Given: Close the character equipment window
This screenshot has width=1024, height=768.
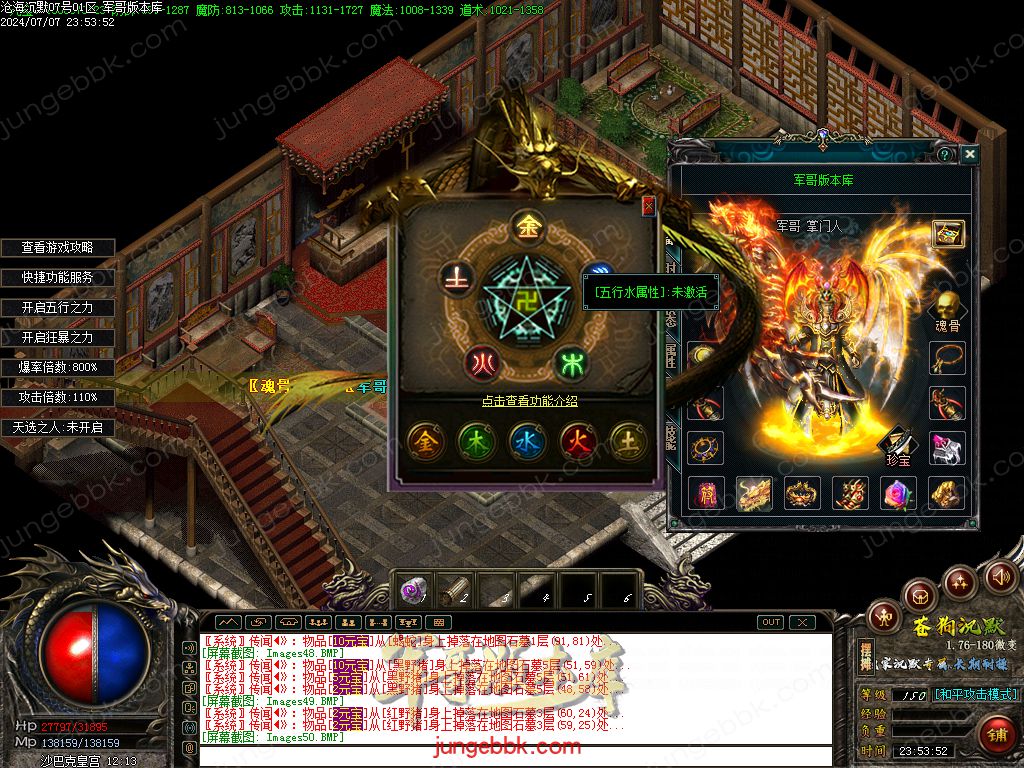Looking at the screenshot, I should pyautogui.click(x=969, y=154).
